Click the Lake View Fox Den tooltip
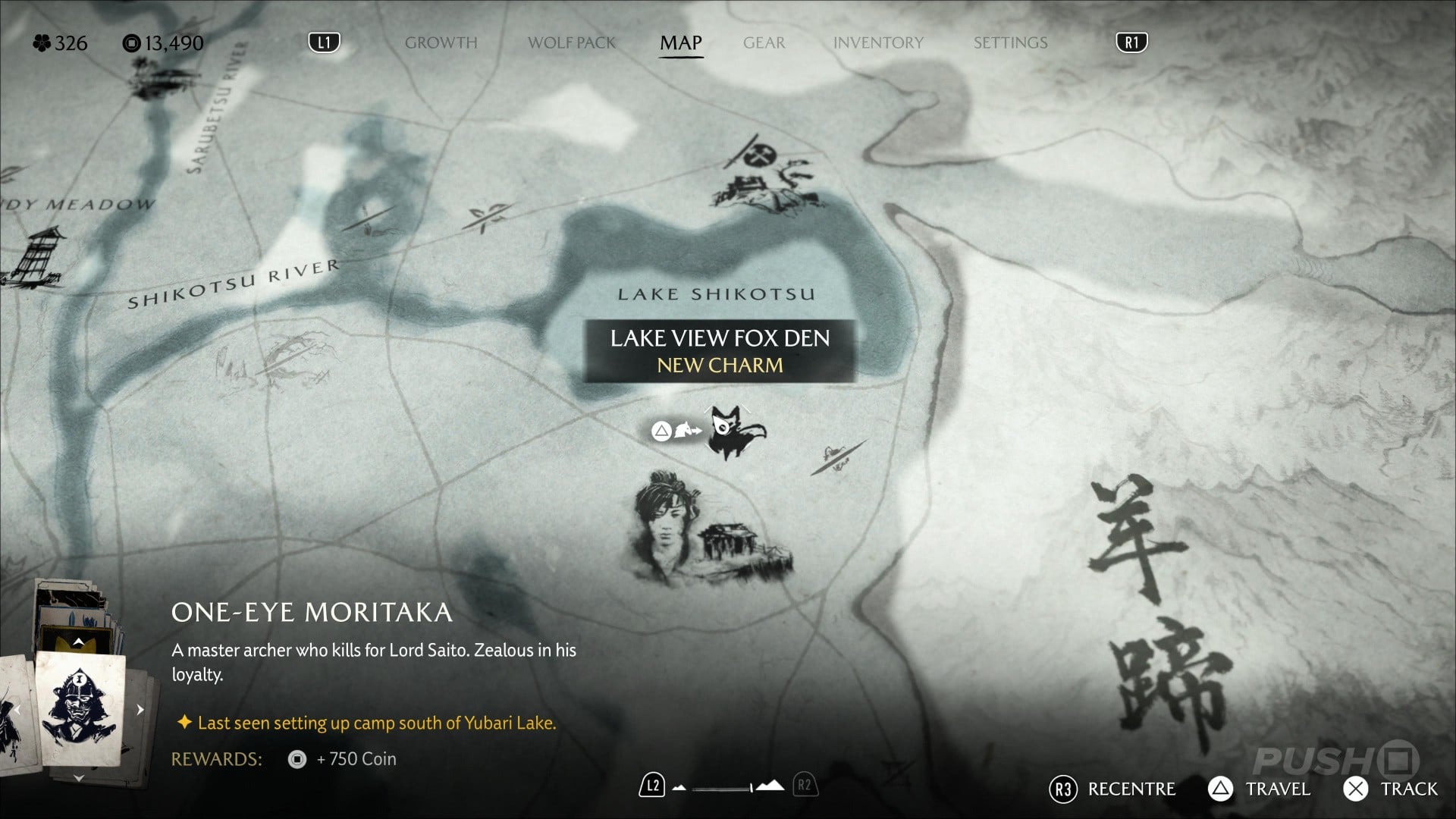Viewport: 1456px width, 819px height. click(x=720, y=351)
